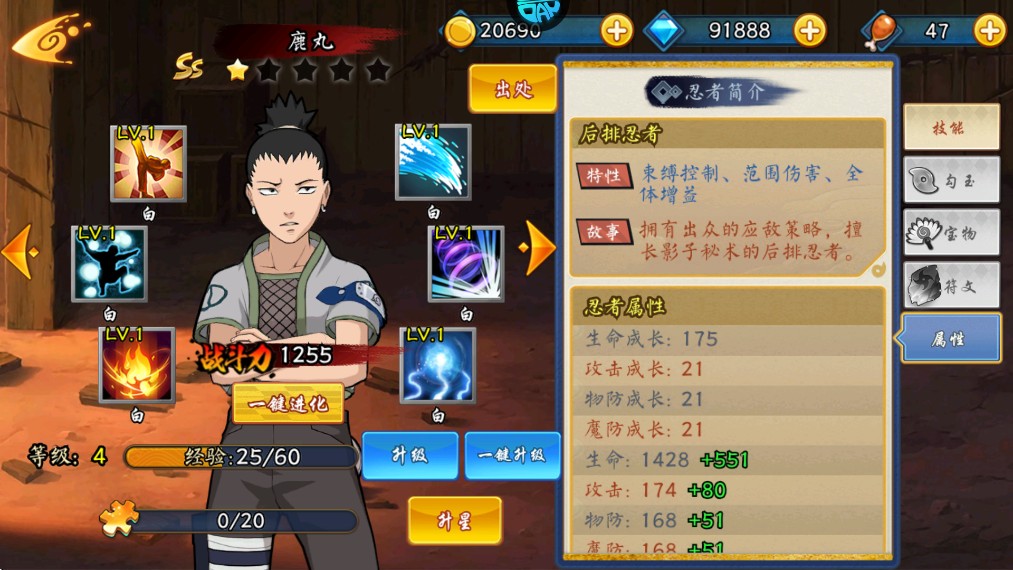Buy more blue diamonds via plus button
Screen dimensions: 1013x570
coord(809,31)
